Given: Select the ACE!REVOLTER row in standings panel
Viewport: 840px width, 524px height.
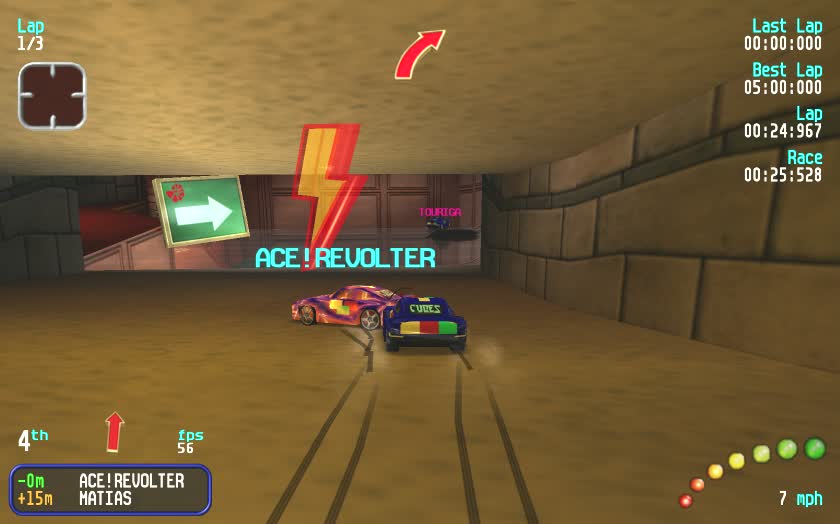Looking at the screenshot, I should tap(110, 481).
